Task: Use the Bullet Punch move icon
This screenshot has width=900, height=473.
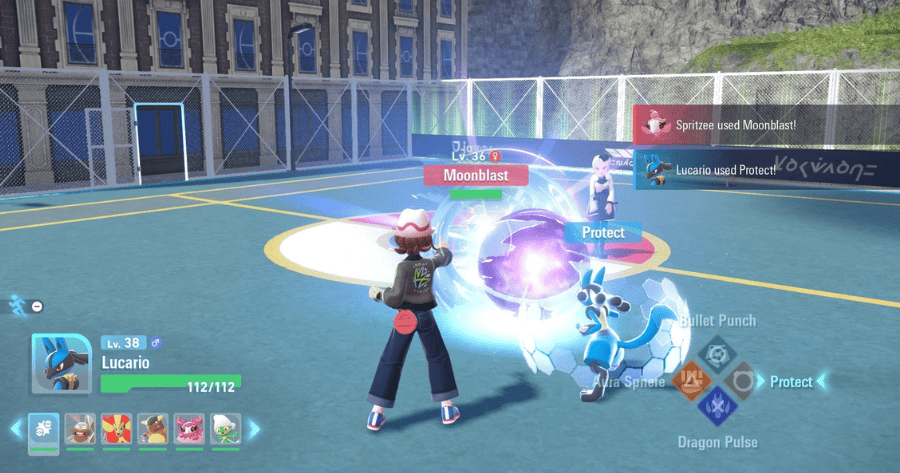Action: (716, 354)
